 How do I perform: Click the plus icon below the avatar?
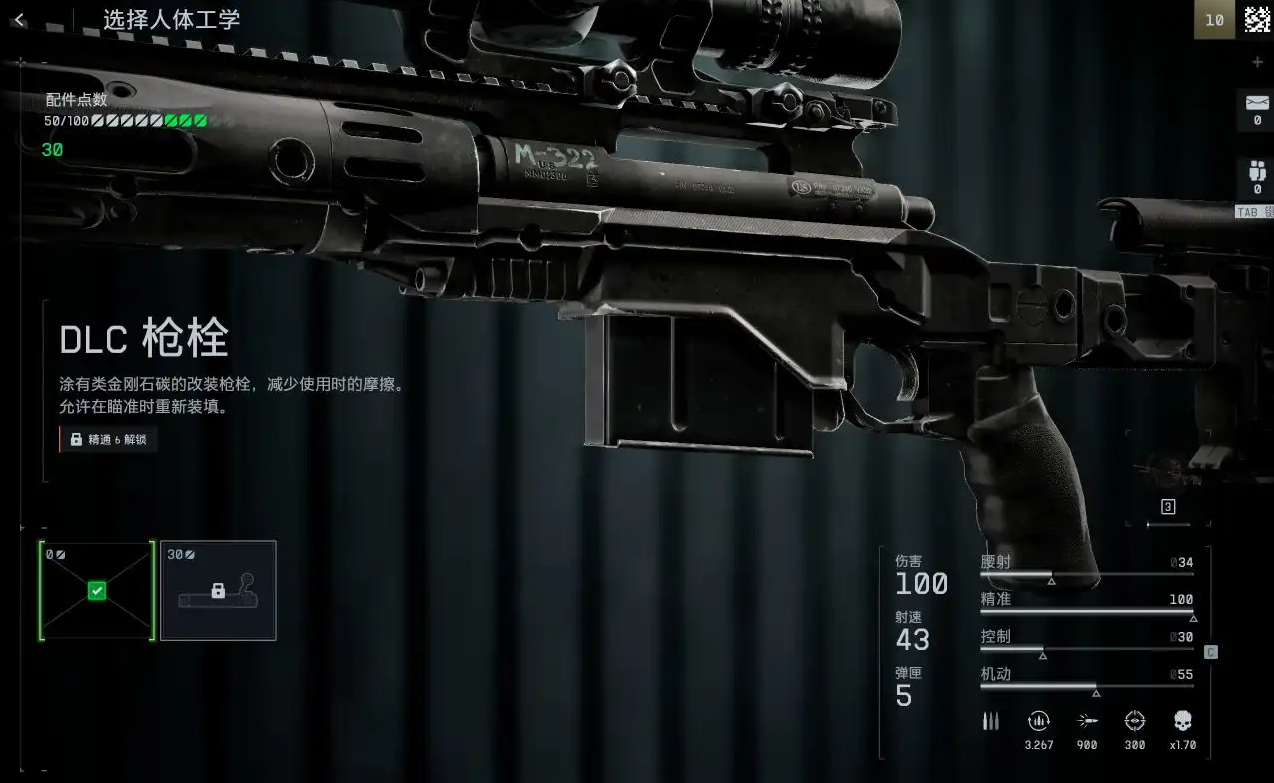(x=1257, y=62)
